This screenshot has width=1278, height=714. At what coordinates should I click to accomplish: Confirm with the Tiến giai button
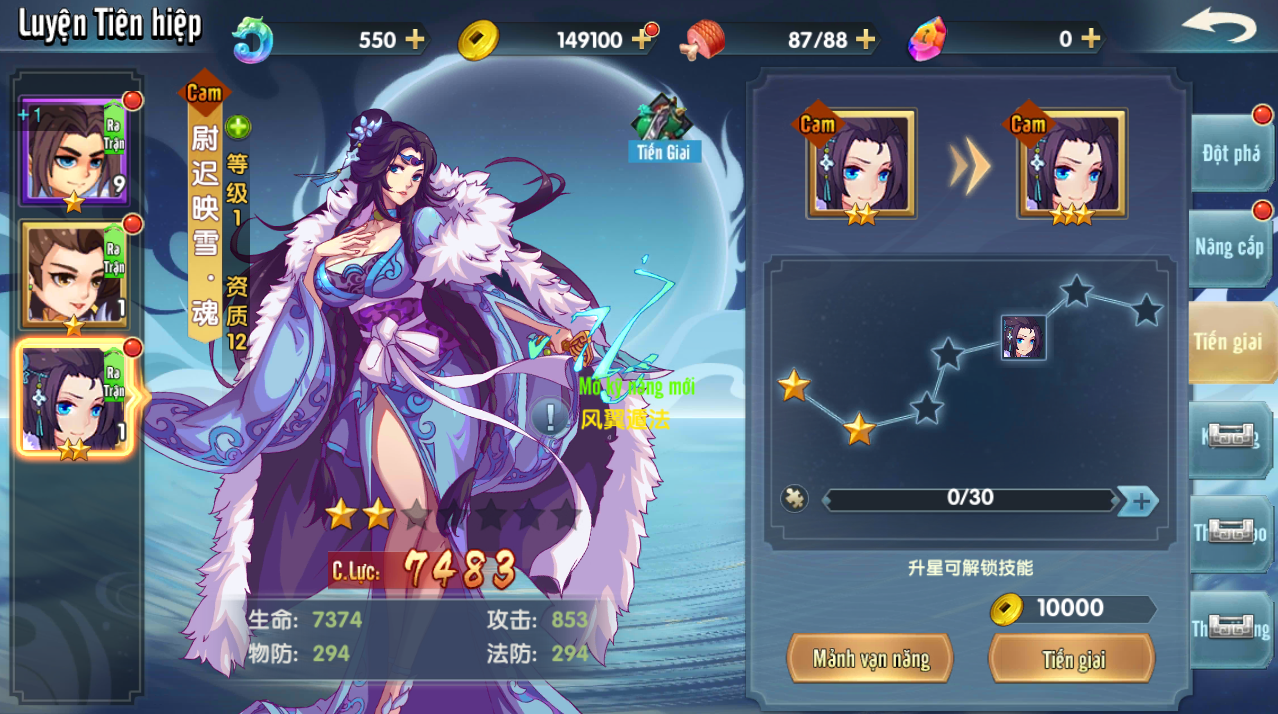(x=1072, y=659)
